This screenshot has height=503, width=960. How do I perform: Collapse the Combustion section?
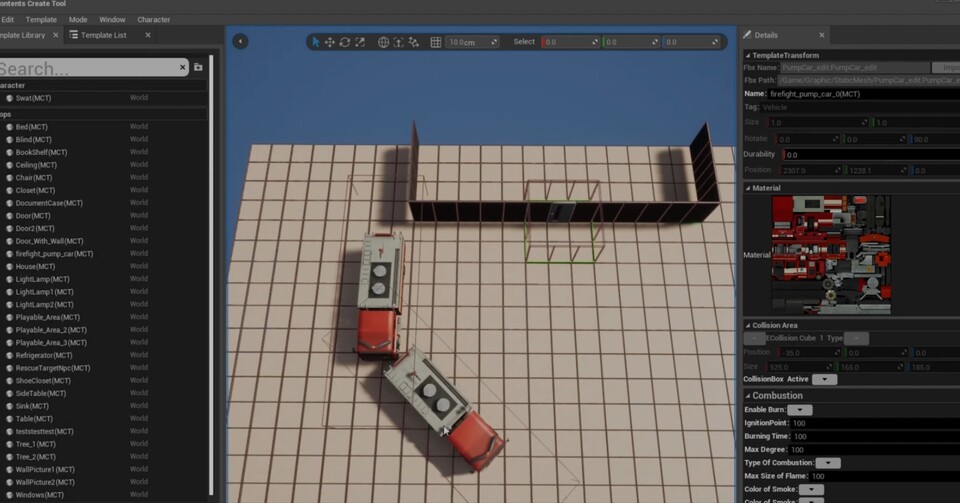(x=747, y=396)
